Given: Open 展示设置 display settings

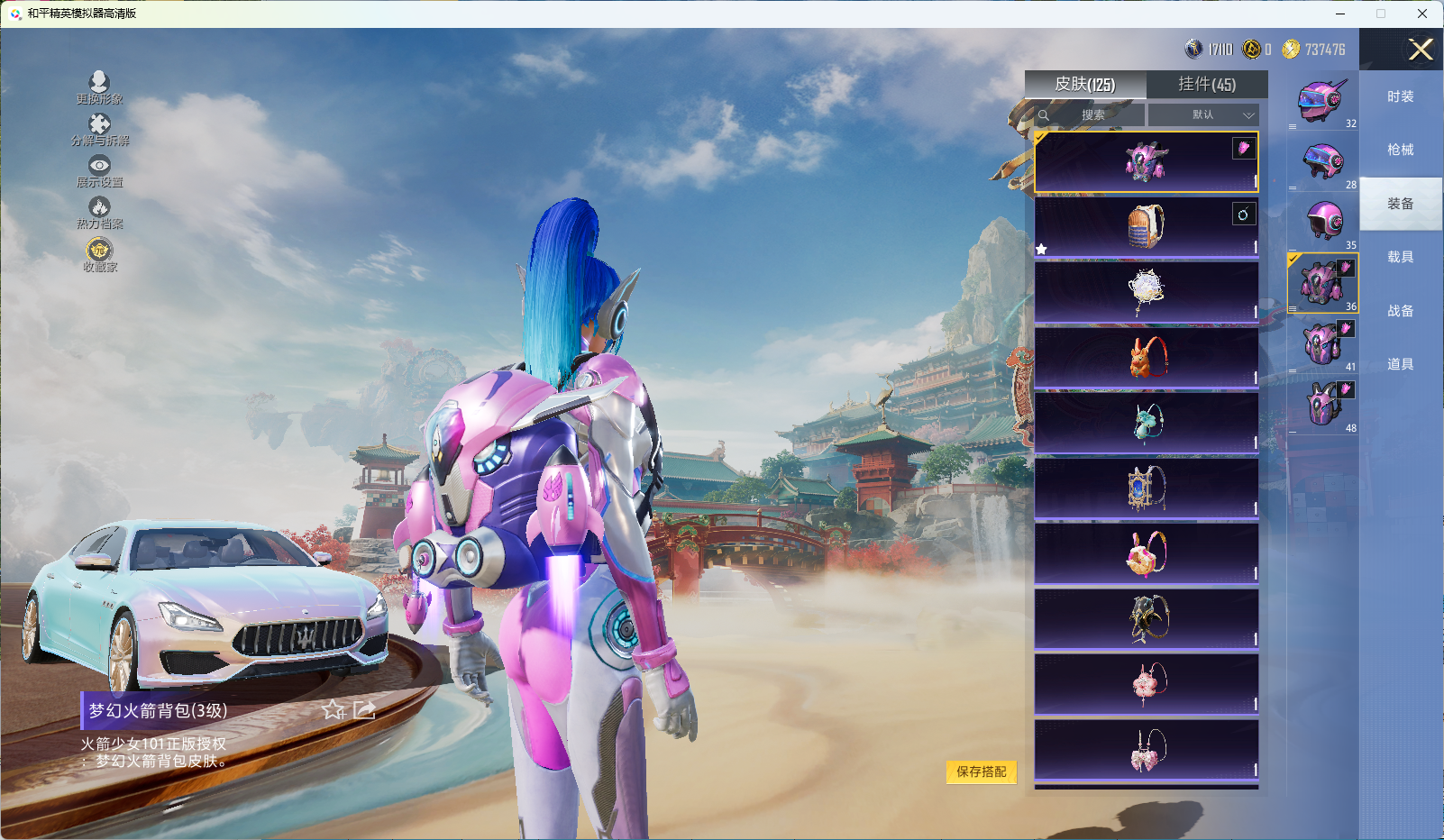Looking at the screenshot, I should click(x=99, y=170).
